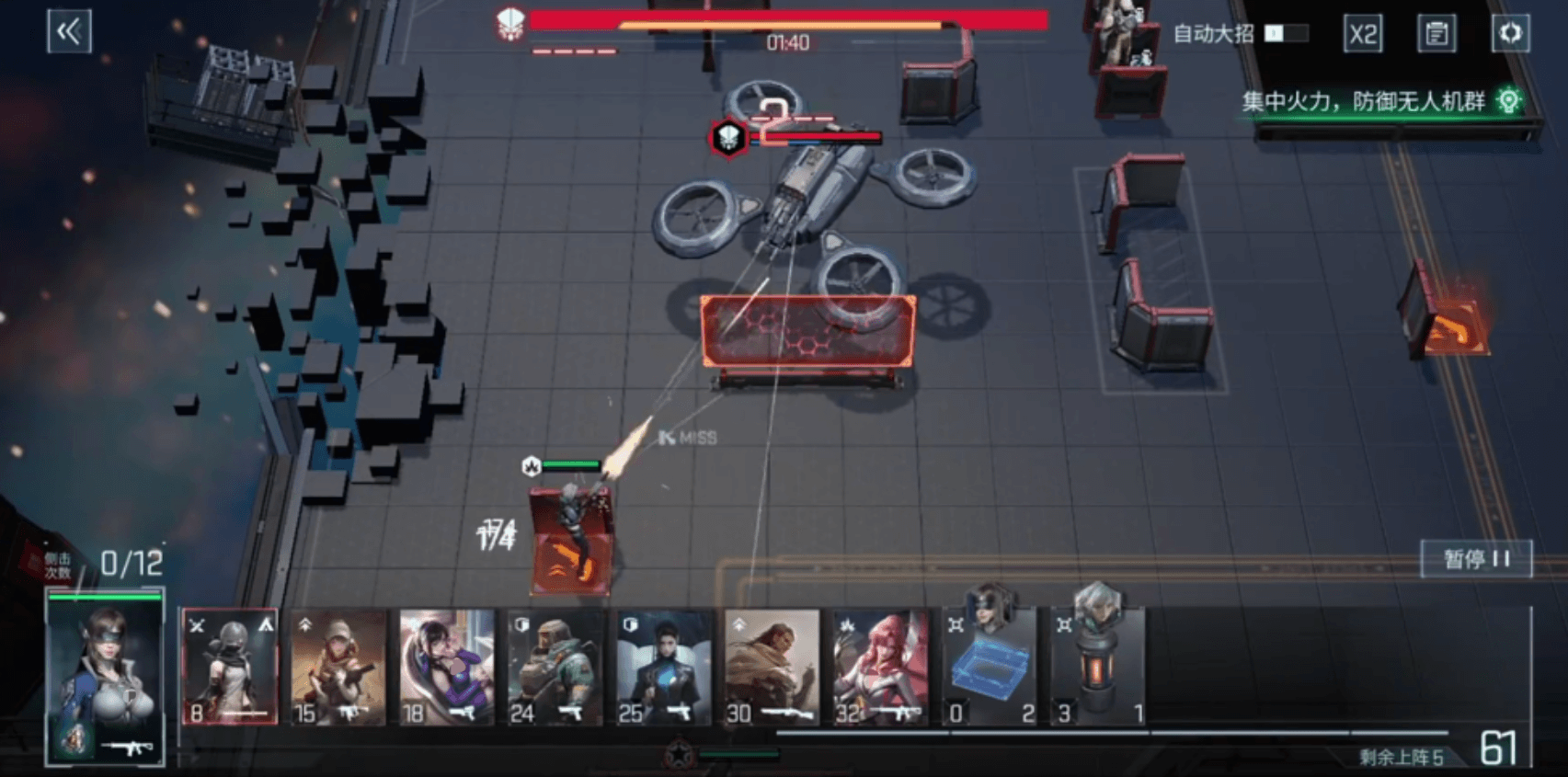Show the lightbulb hint for the objective
Image resolution: width=1568 pixels, height=777 pixels.
tap(1508, 100)
